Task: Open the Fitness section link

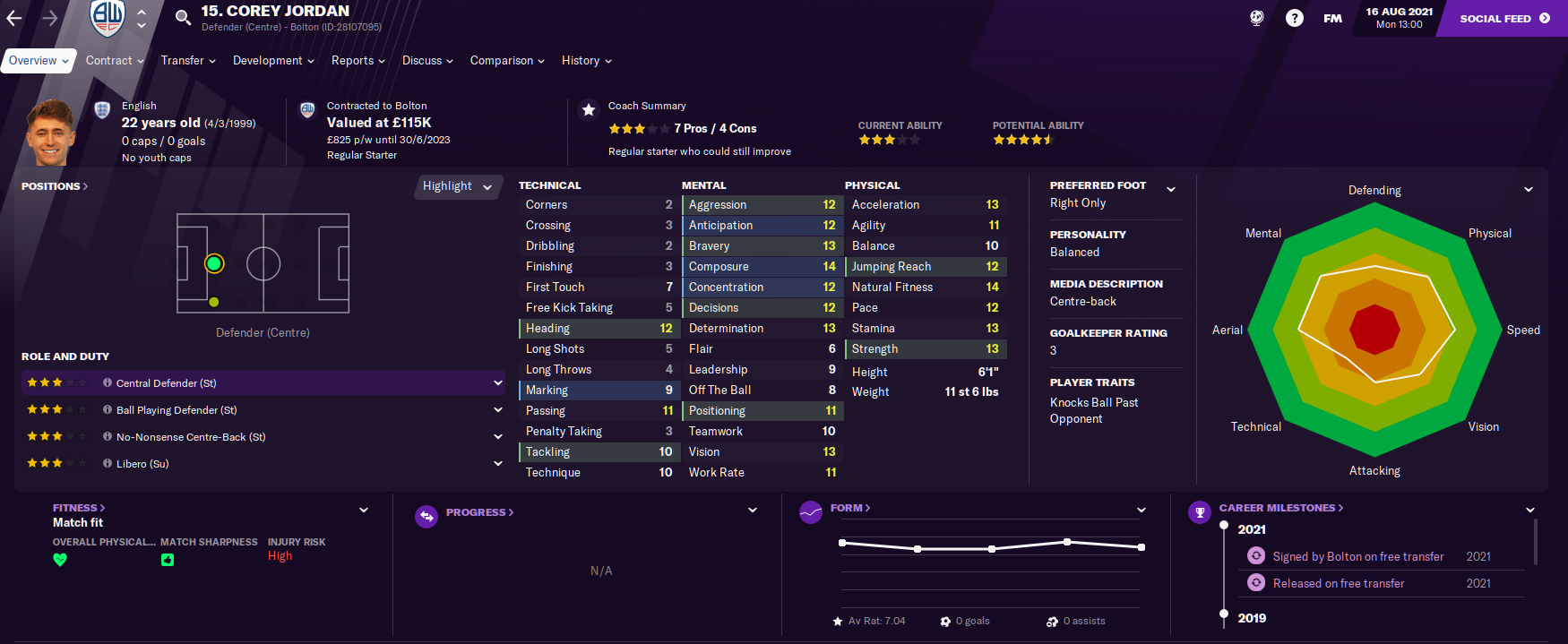Action: pos(79,508)
